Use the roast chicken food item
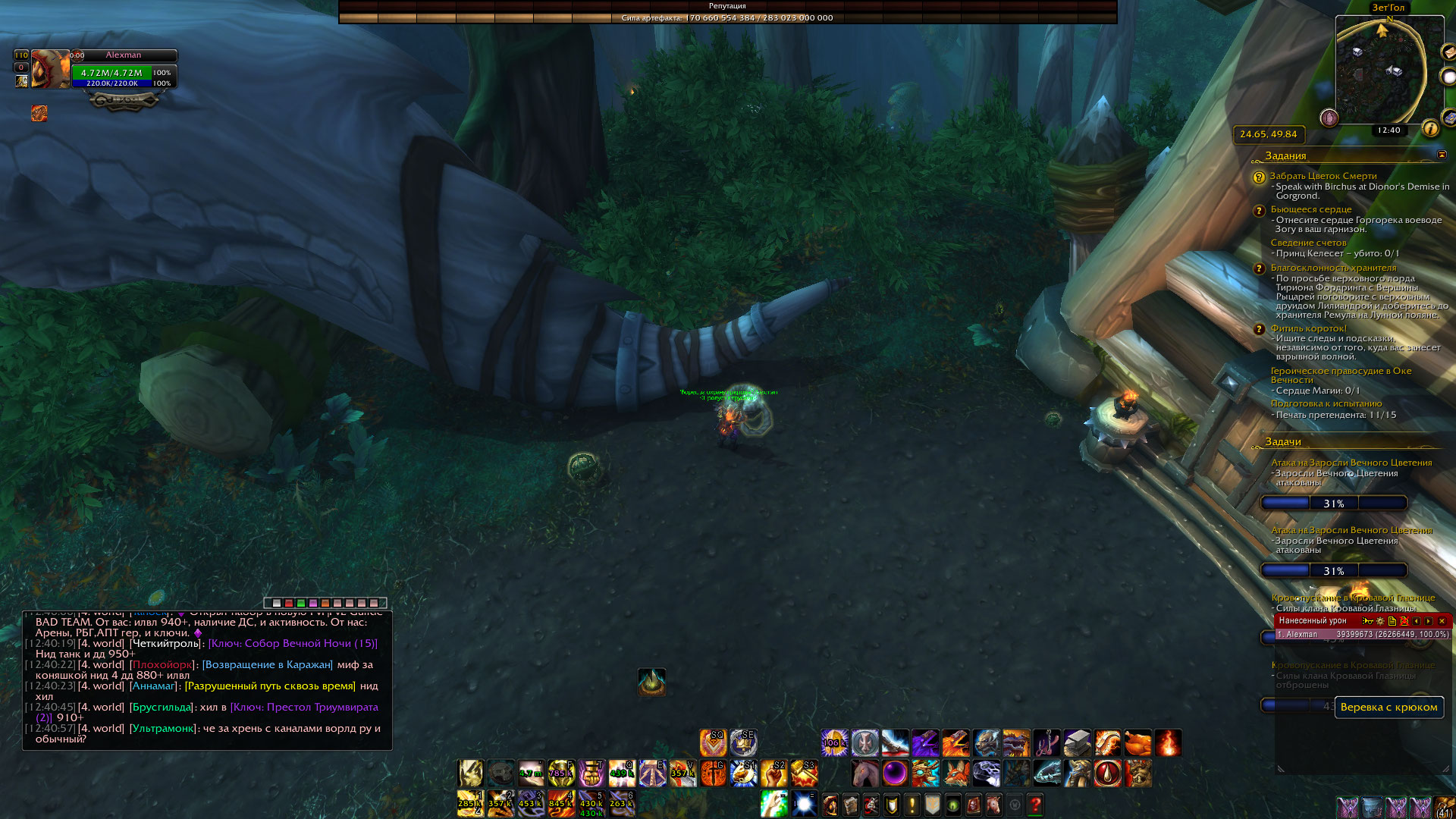This screenshot has height=819, width=1456. [1137, 743]
